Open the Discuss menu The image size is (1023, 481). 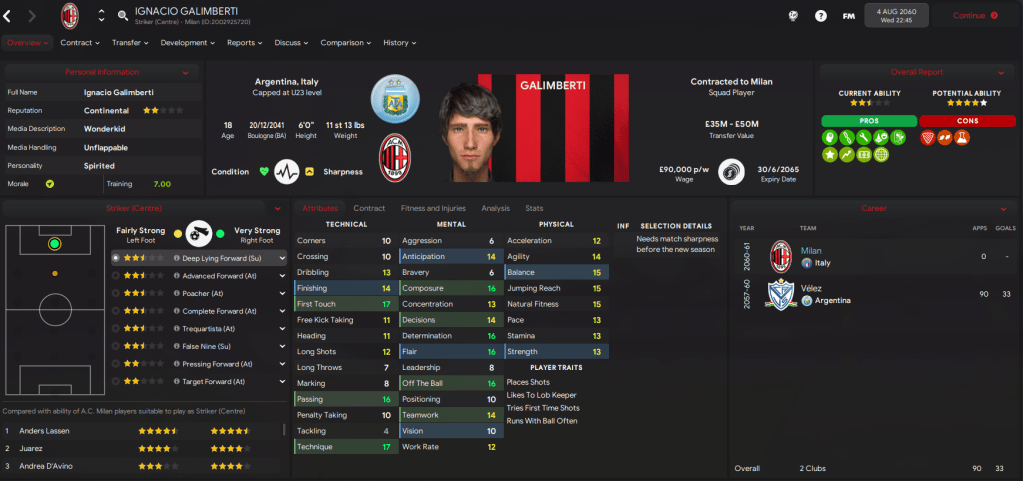(x=292, y=43)
